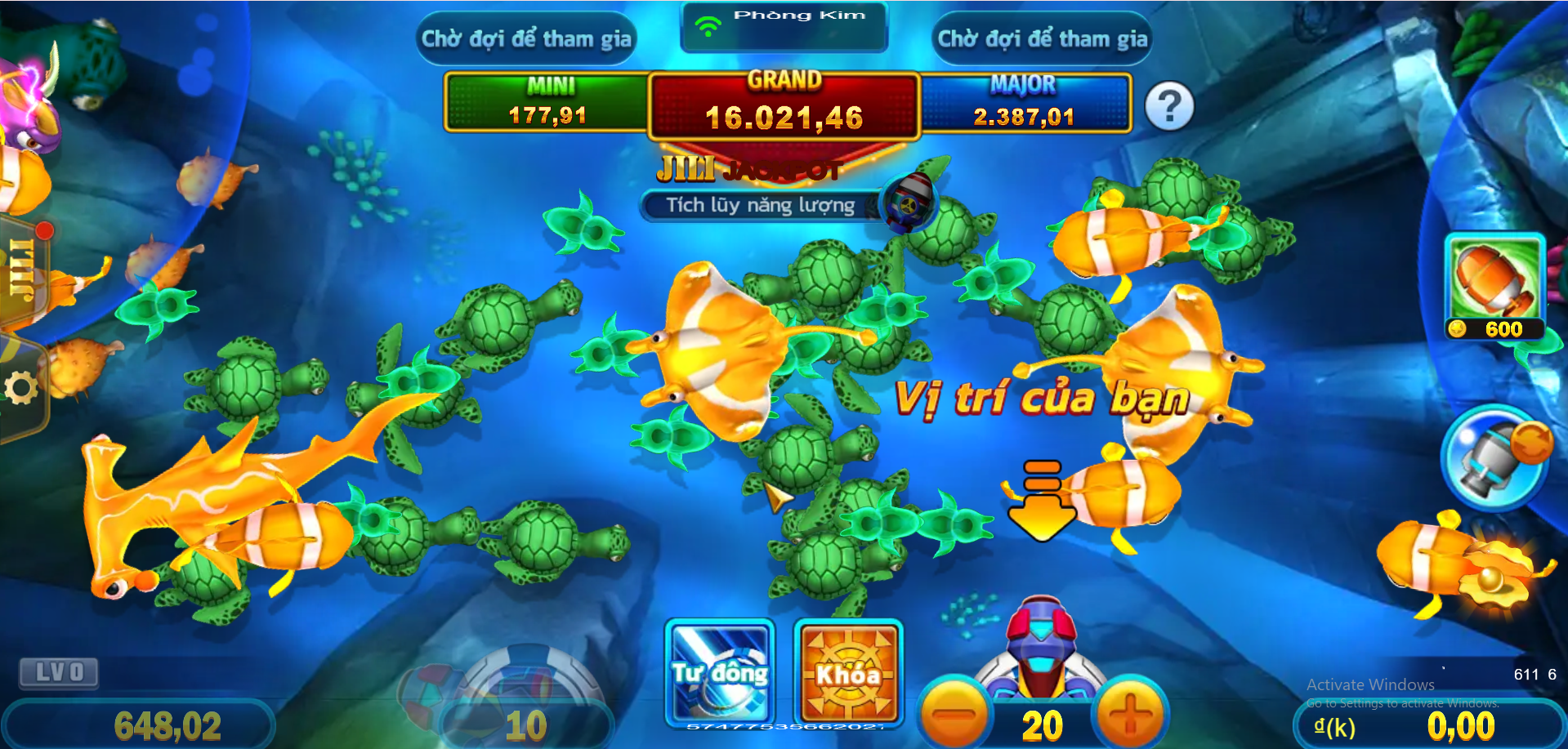Screen dimensions: 1568x749
Task: Activate the Khóa target lock button
Action: [x=848, y=671]
